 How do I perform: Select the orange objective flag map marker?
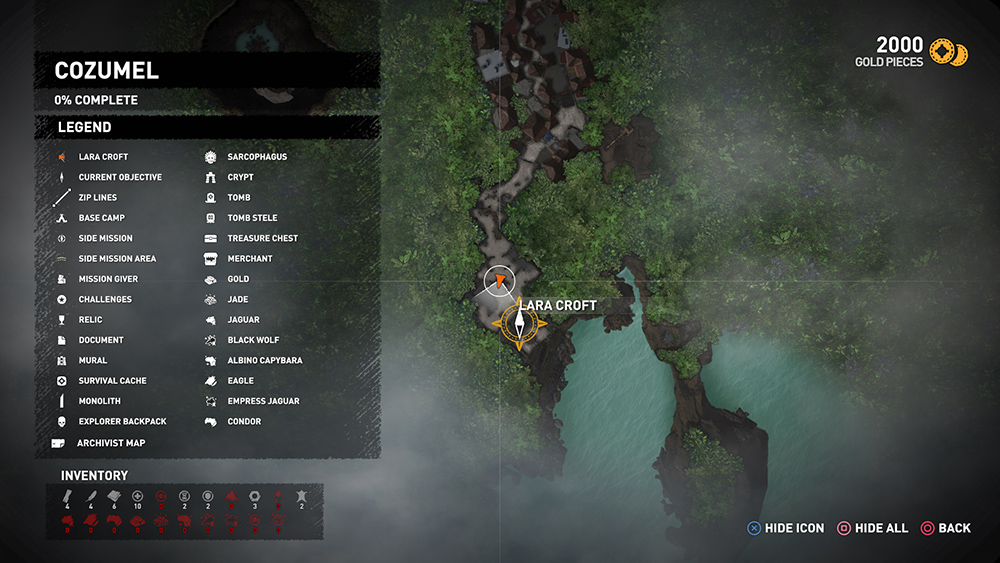click(x=498, y=282)
